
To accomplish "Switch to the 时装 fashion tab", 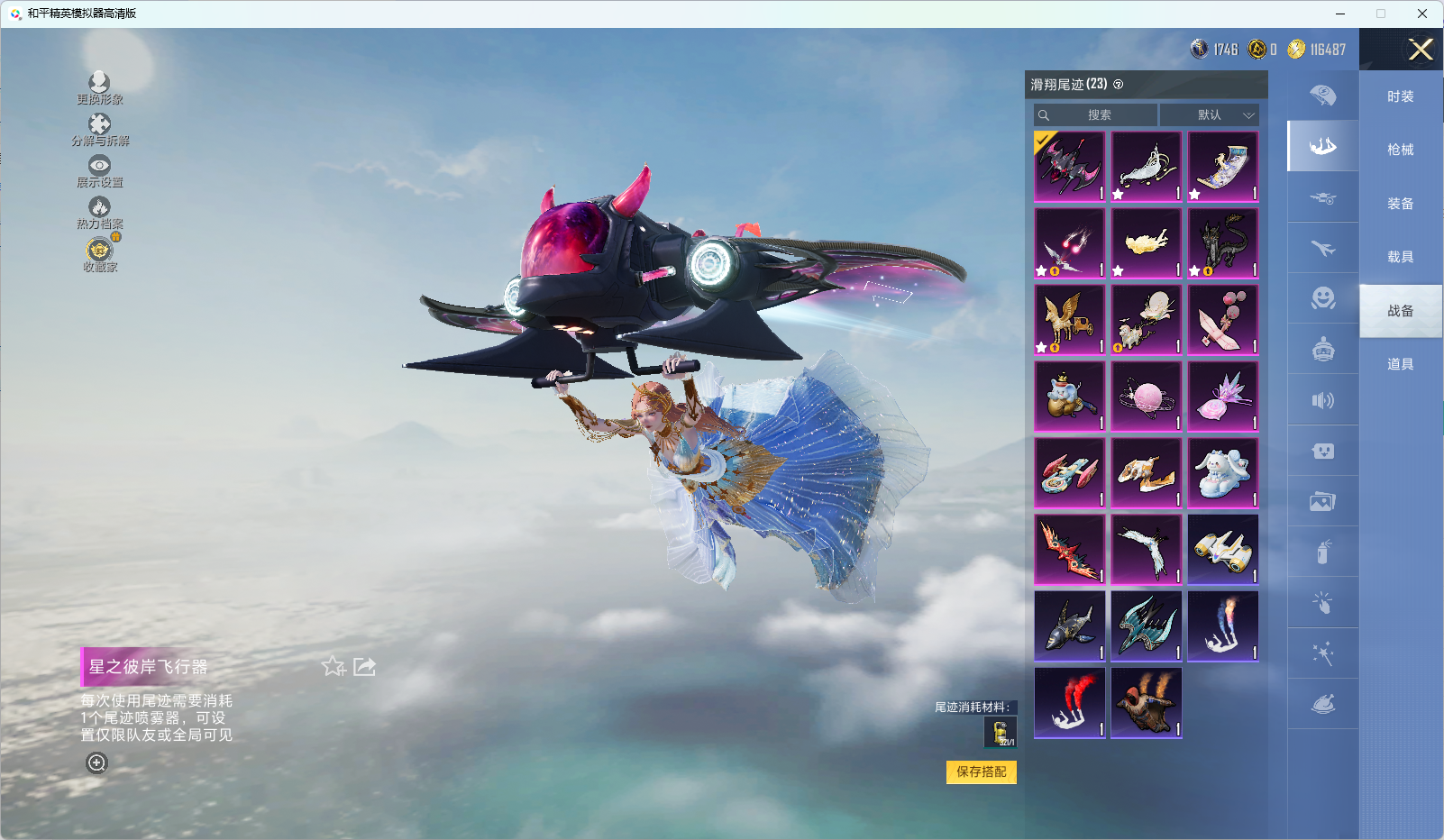I will point(1400,96).
